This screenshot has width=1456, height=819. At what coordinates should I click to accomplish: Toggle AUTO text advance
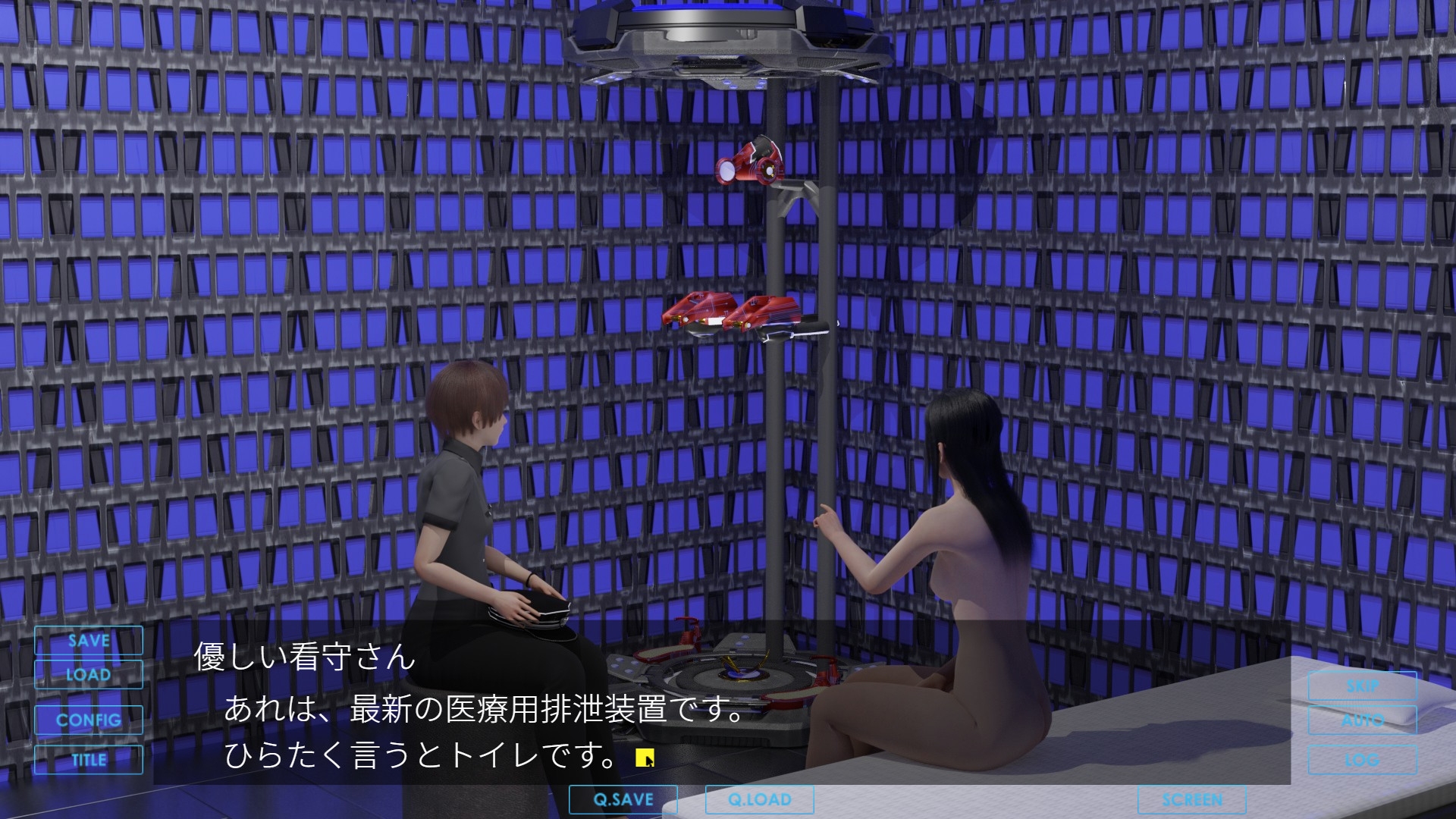pos(1362,720)
